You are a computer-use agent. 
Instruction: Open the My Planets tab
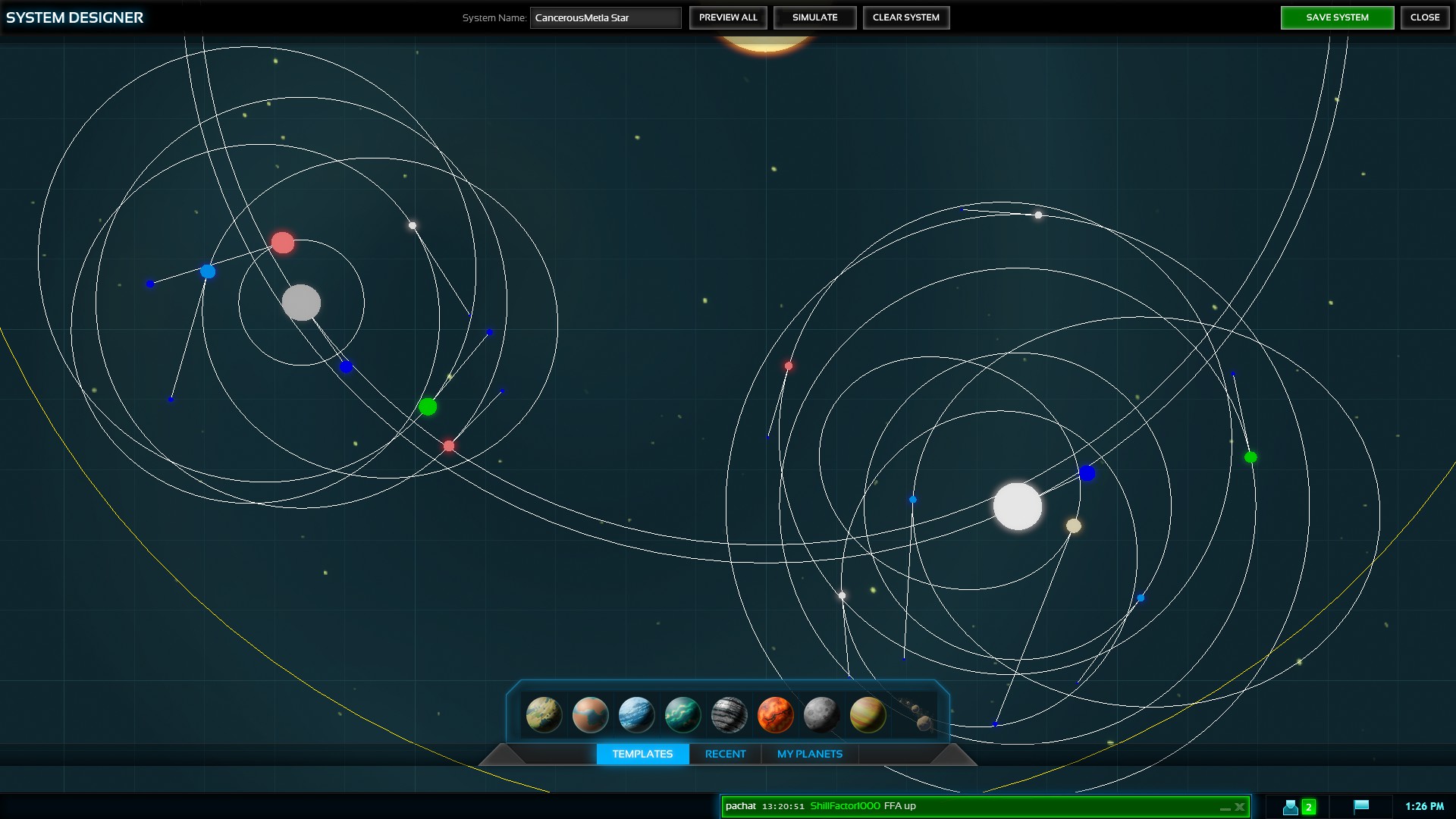(x=809, y=754)
